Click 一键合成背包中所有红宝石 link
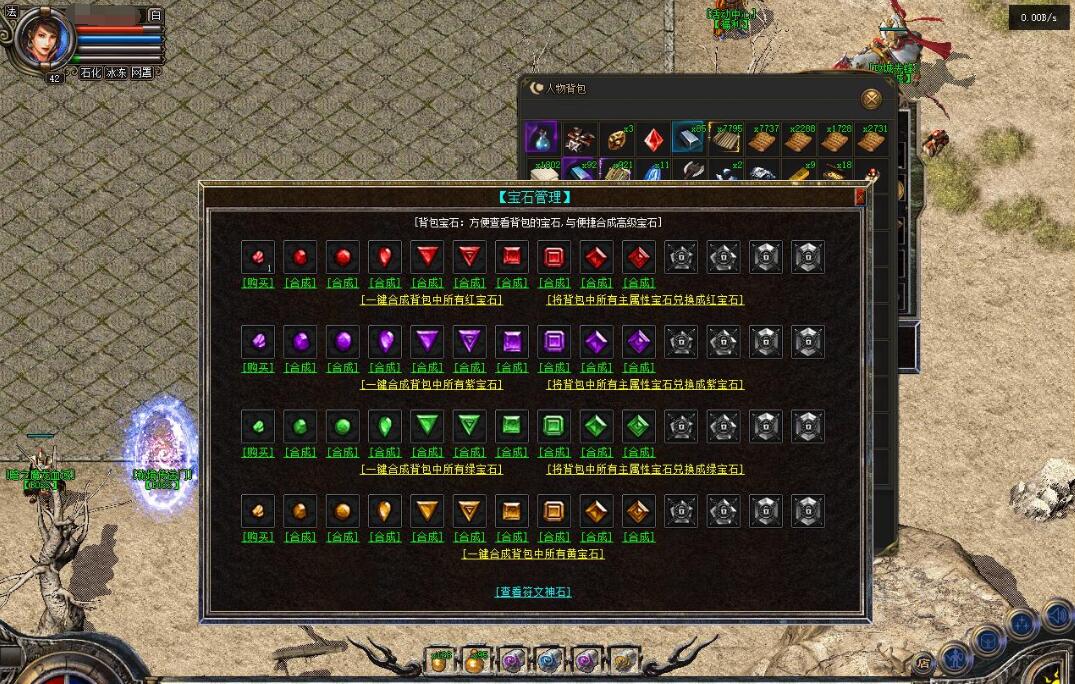The height and width of the screenshot is (684, 1075). click(x=431, y=300)
